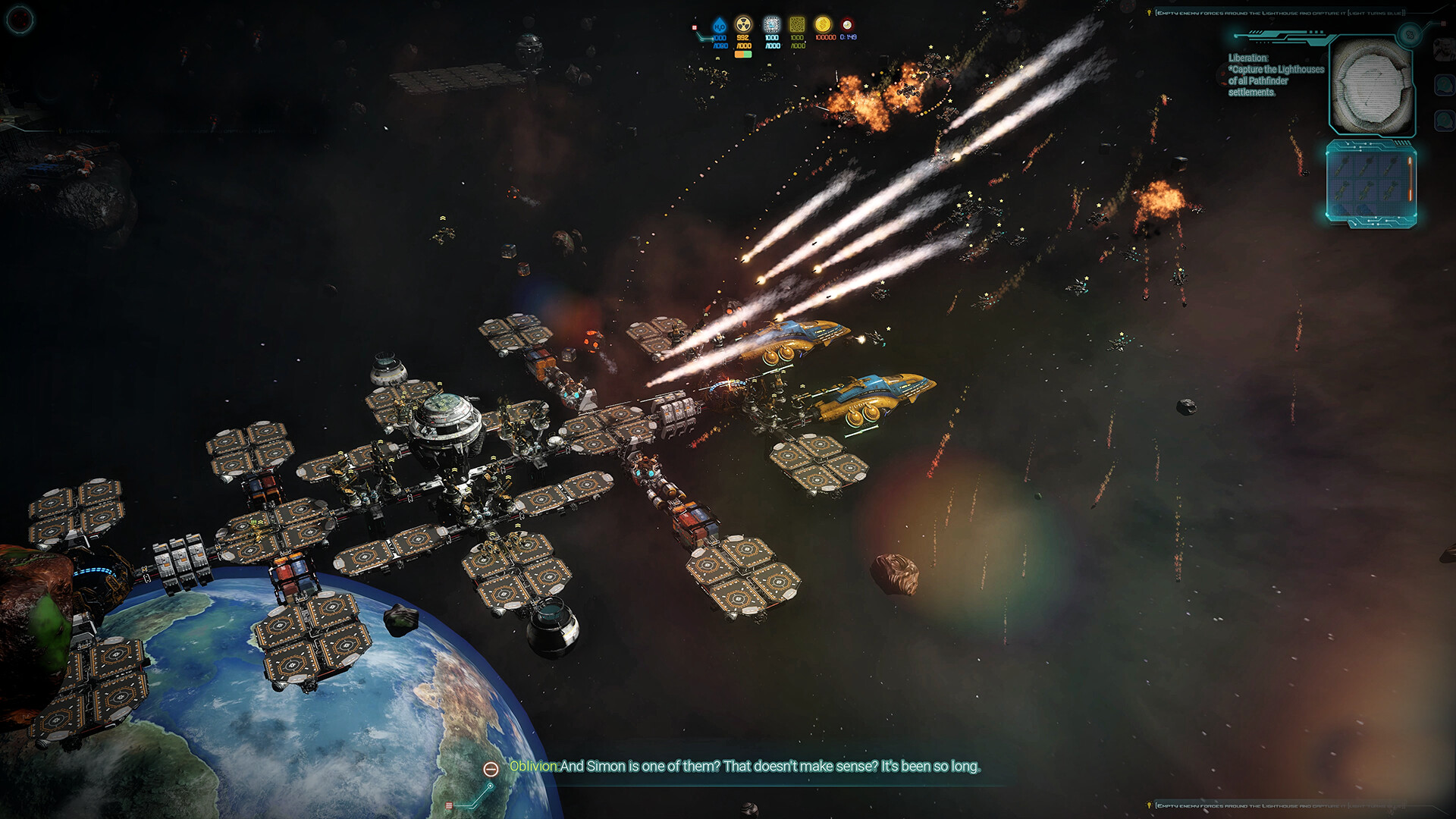Read the Liberation objective tracker
1456x819 pixels.
click(1276, 75)
